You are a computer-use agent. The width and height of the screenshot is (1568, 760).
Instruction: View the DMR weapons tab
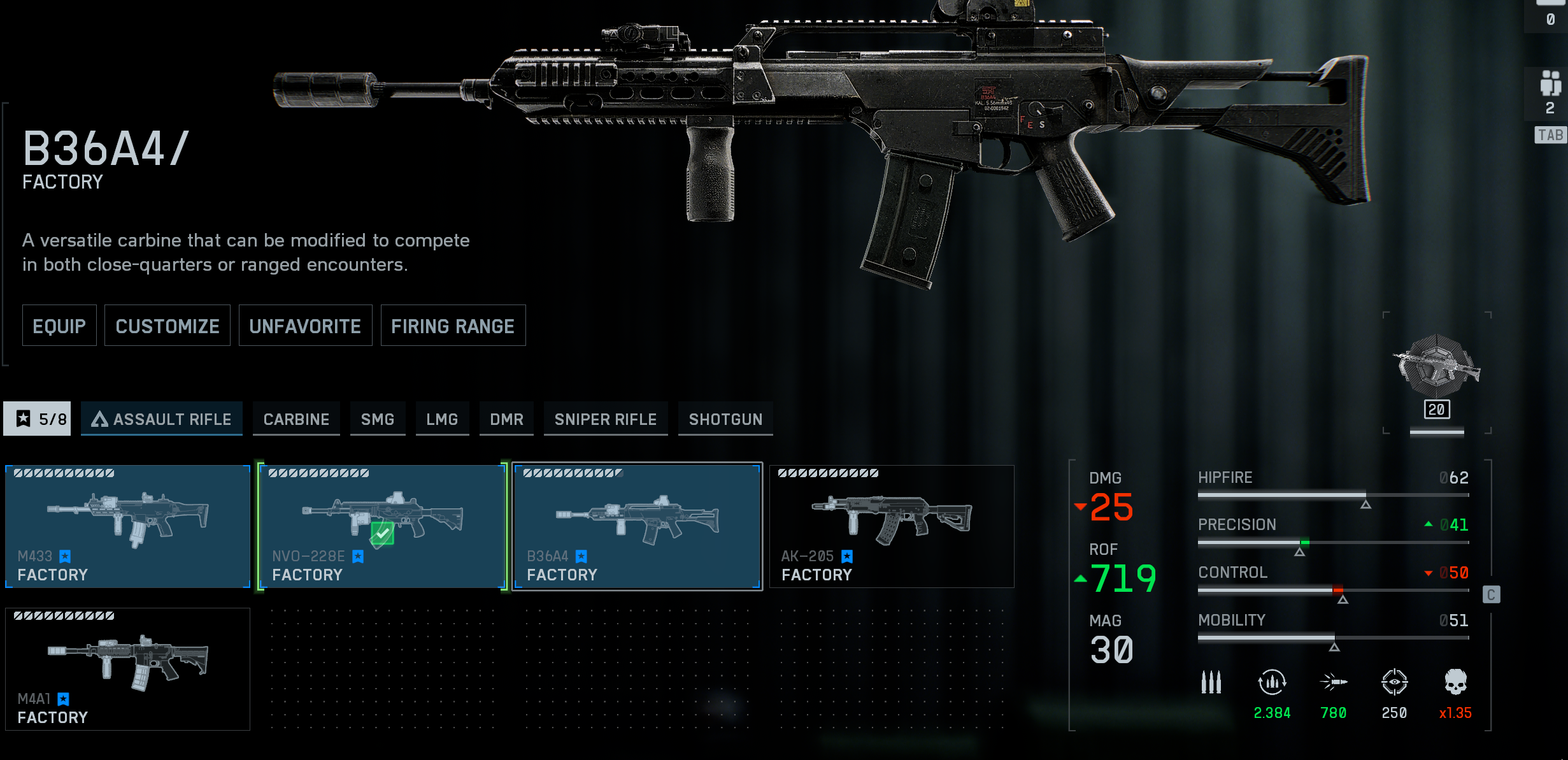(506, 419)
